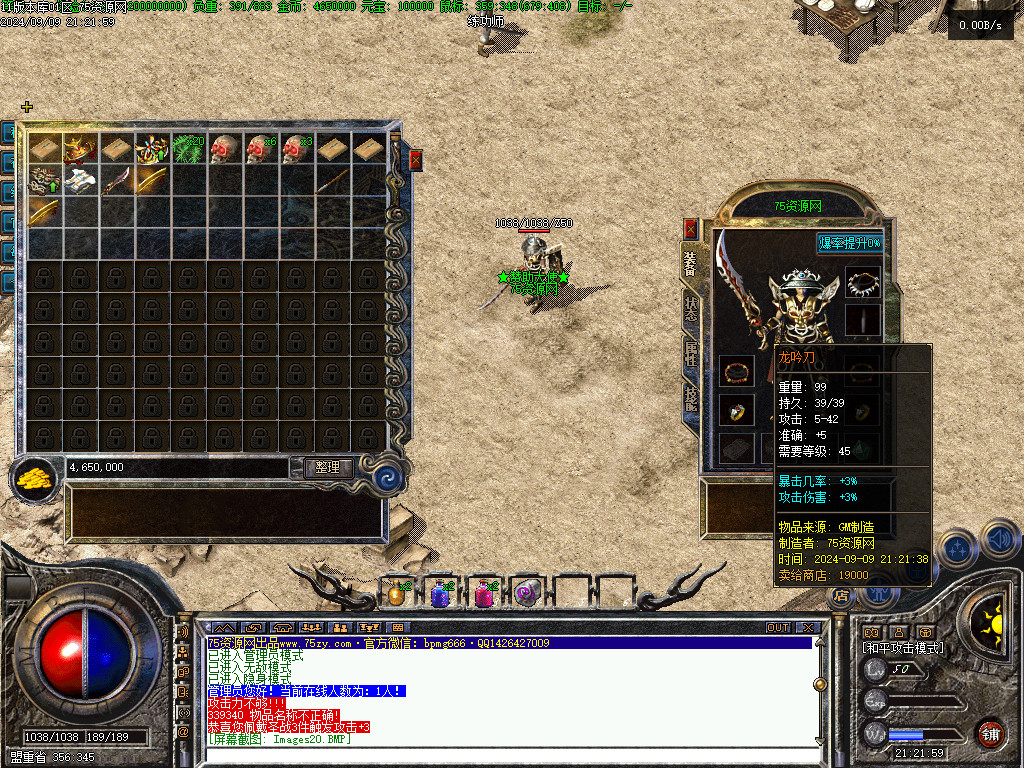
Task: Click the 整理 sort button in the bag
Action: 328,467
